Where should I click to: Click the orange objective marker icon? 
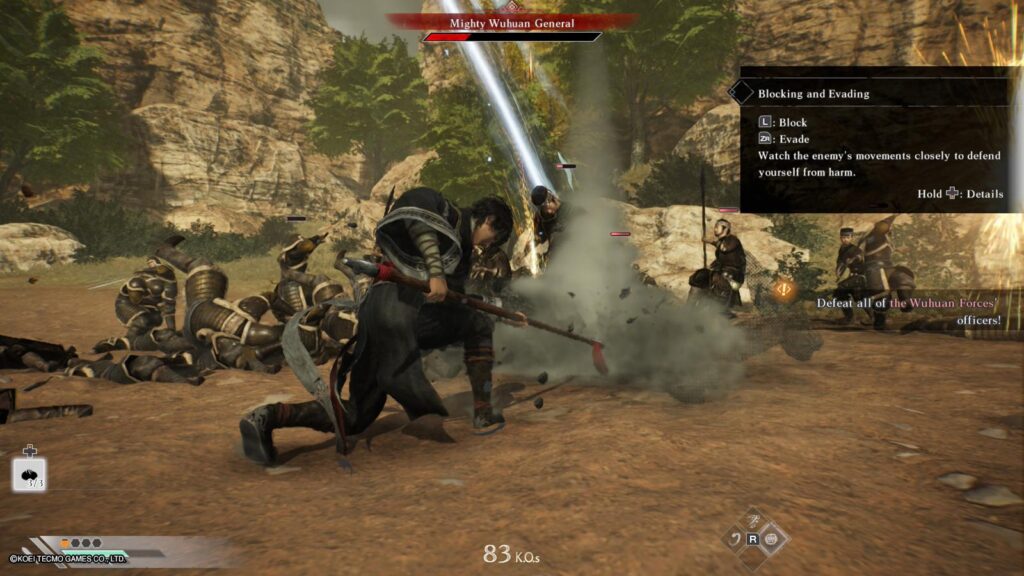coord(782,290)
